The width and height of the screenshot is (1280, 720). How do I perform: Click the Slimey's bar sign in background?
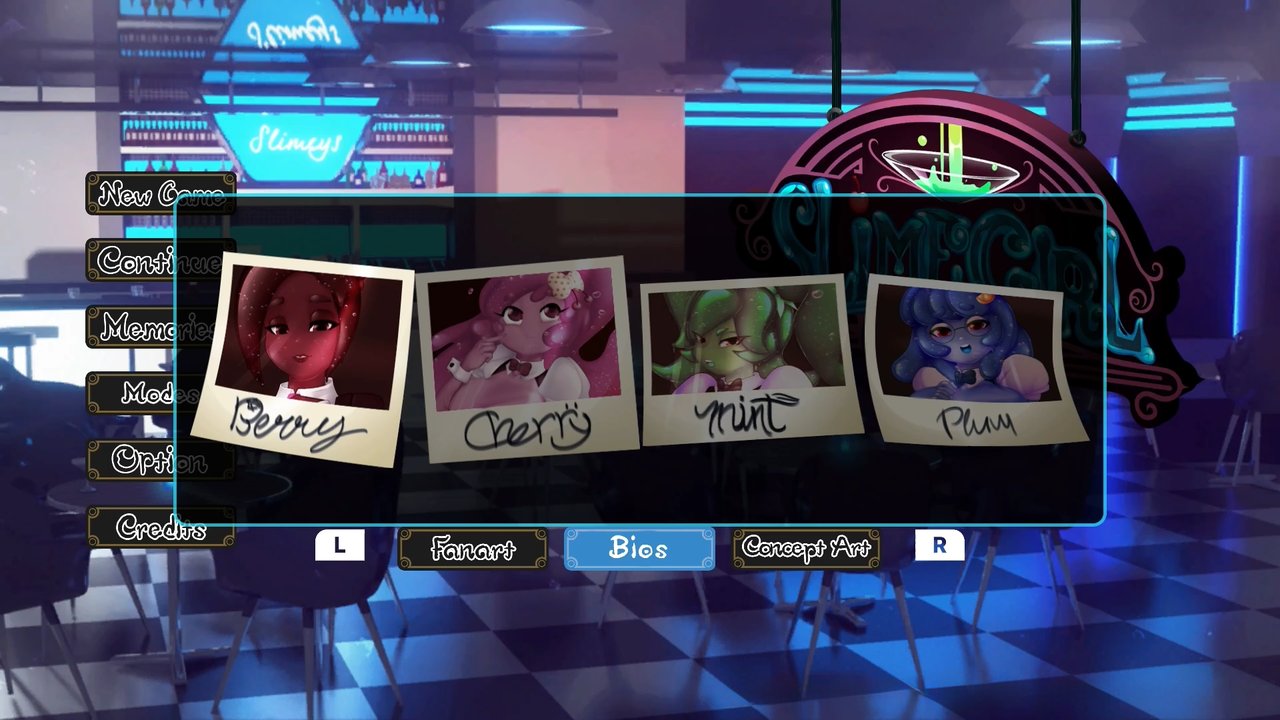pyautogui.click(x=295, y=140)
